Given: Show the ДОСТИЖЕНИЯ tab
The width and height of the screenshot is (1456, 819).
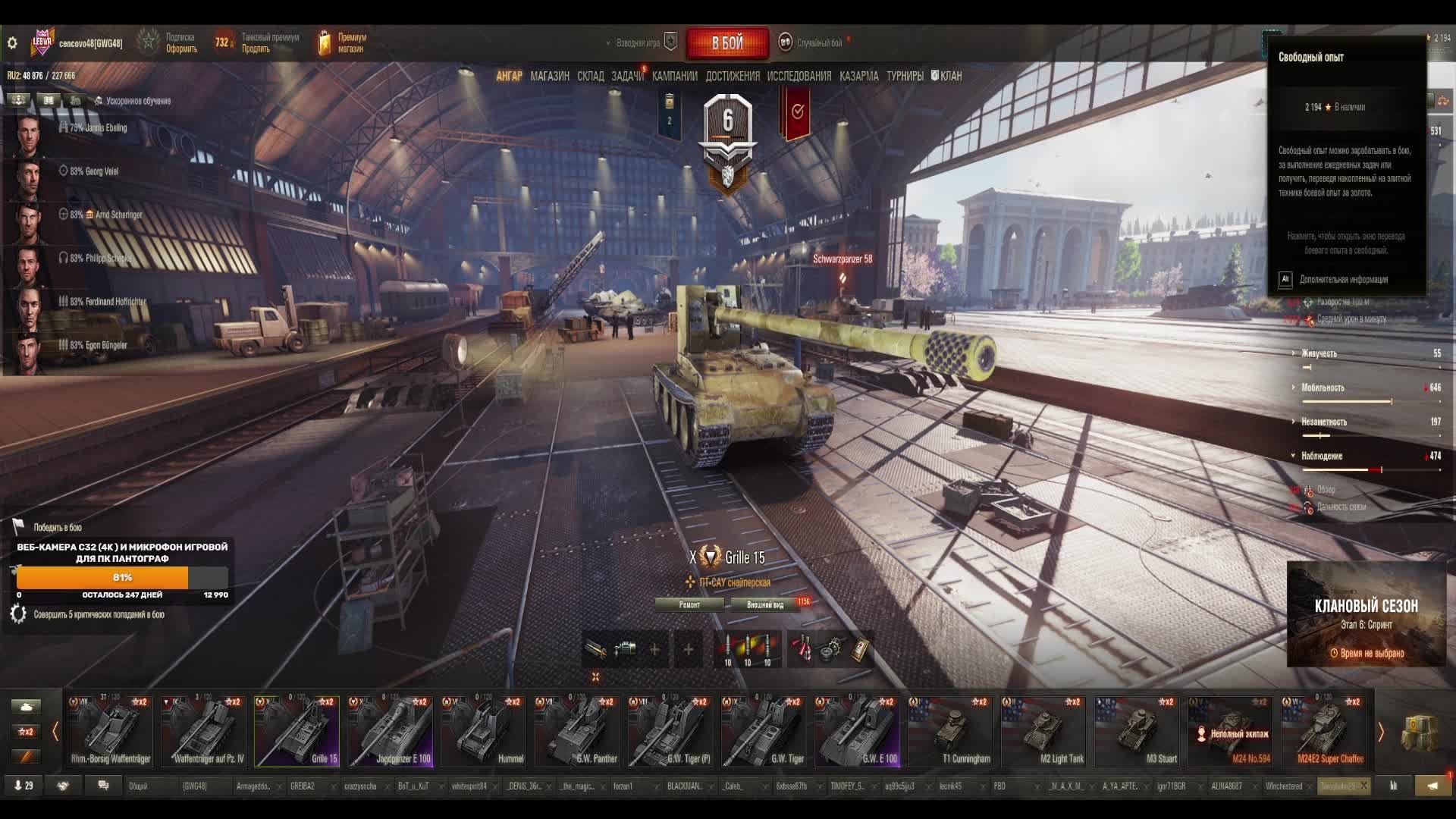Looking at the screenshot, I should 733,76.
